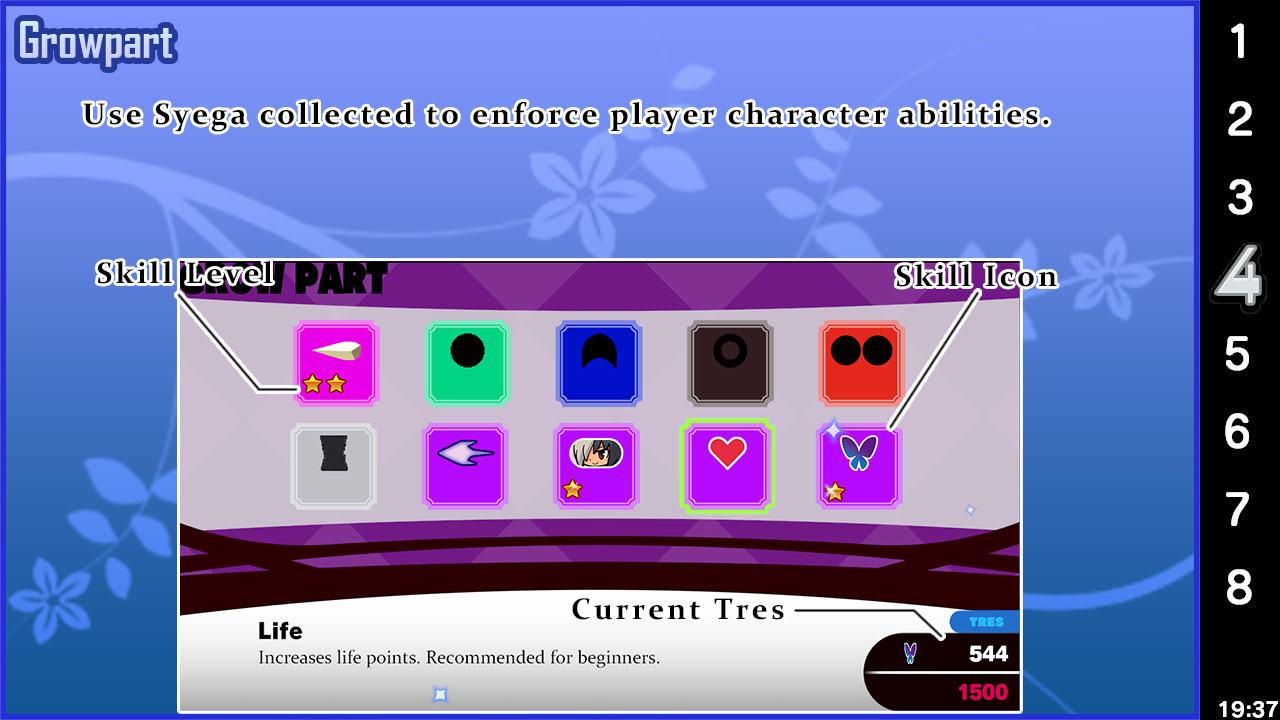Select the crystal shard skill tile
This screenshot has width=1280, height=720.
(x=335, y=362)
